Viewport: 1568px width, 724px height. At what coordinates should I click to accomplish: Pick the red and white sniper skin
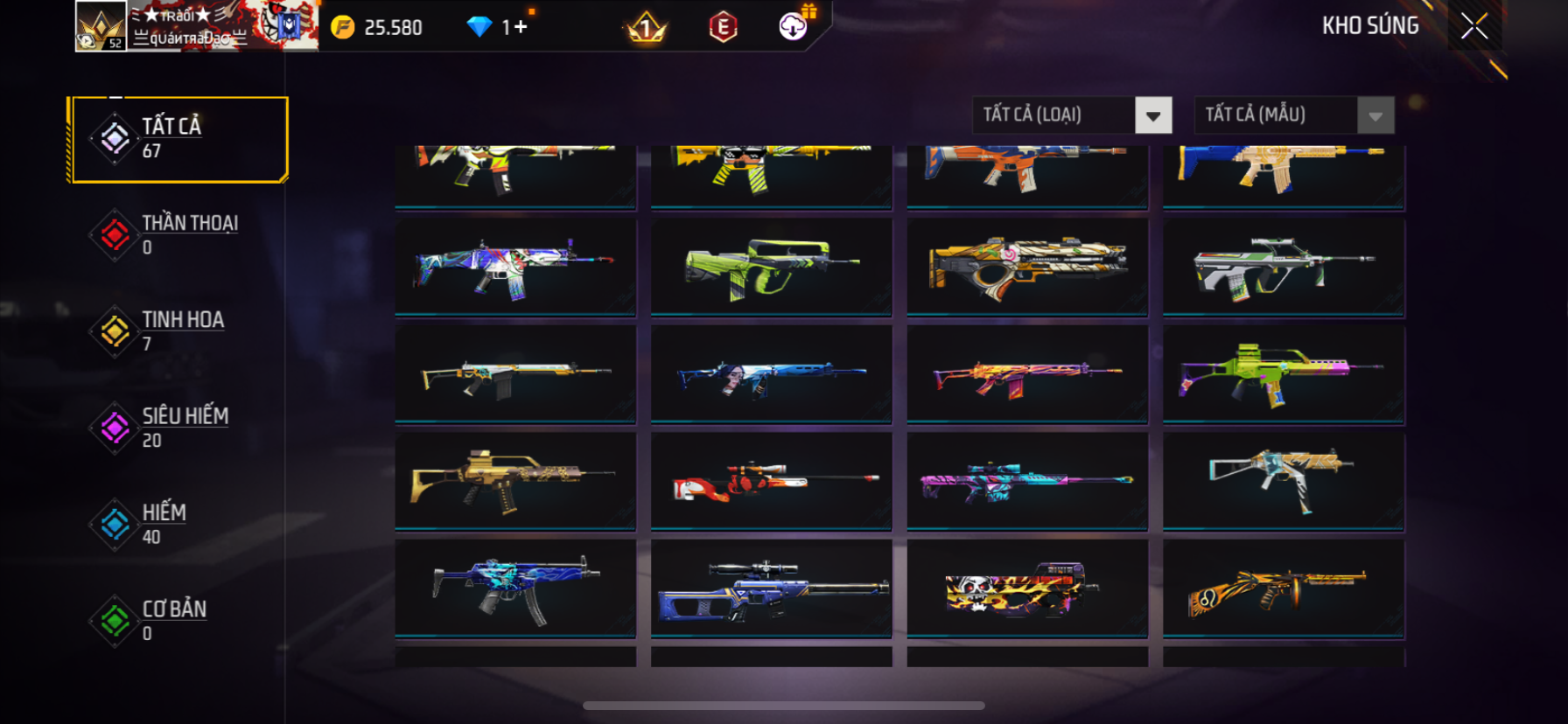point(771,481)
